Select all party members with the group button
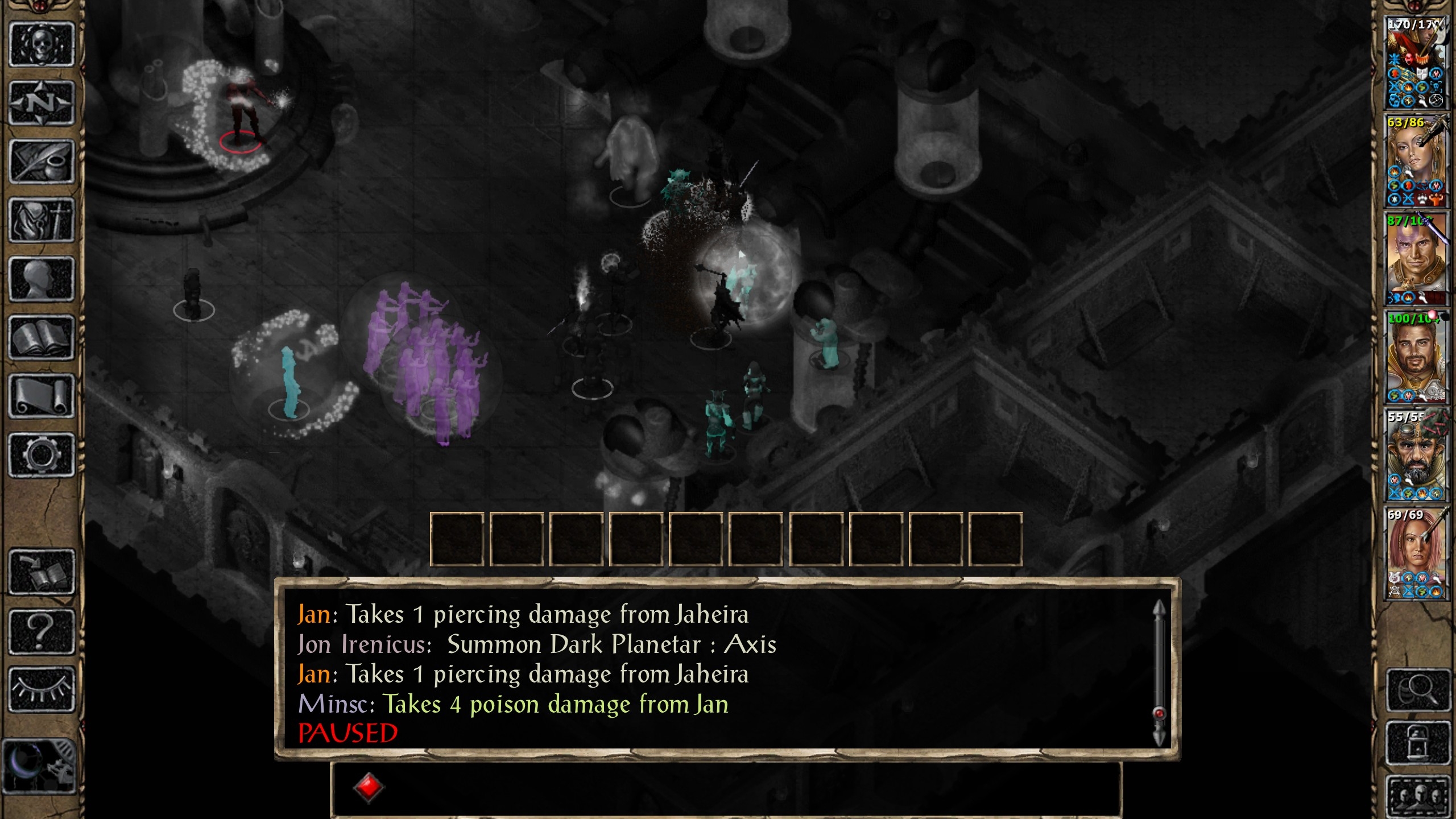Image resolution: width=1456 pixels, height=819 pixels. pyautogui.click(x=1418, y=794)
